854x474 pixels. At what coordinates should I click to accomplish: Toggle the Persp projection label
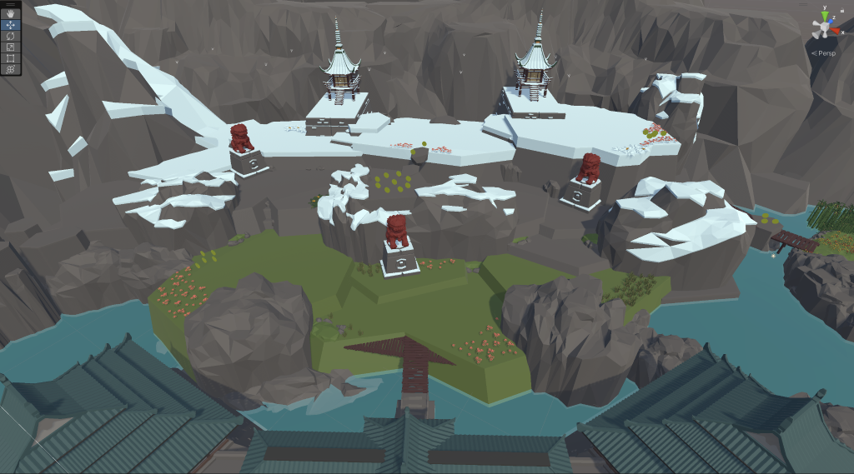[825, 53]
